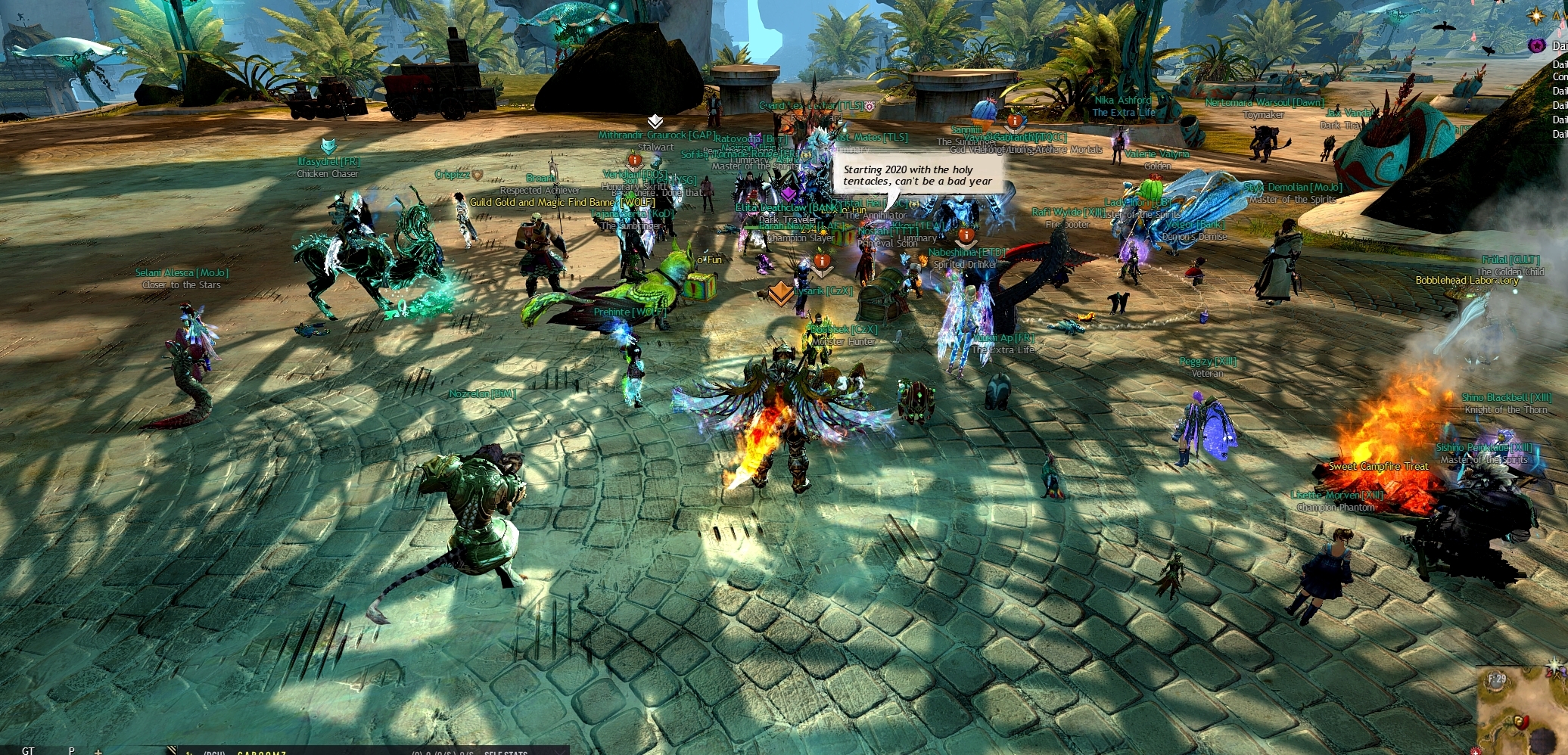Image resolution: width=1568 pixels, height=755 pixels.
Task: Switch to the GT chat tab
Action: tap(28, 752)
